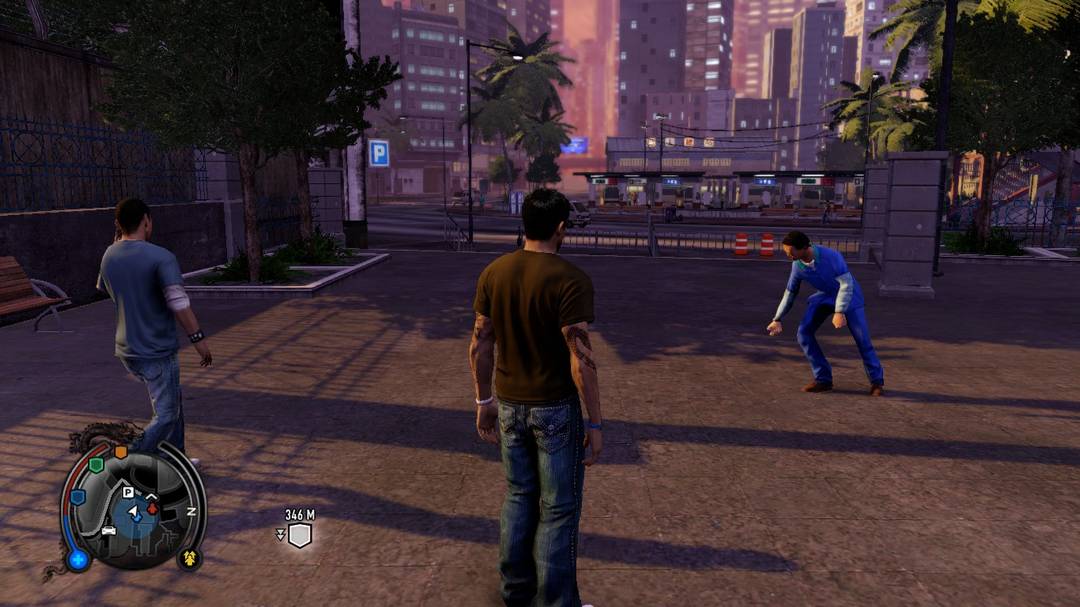
Task: Select the green shield marker on minimap
Action: (96, 465)
